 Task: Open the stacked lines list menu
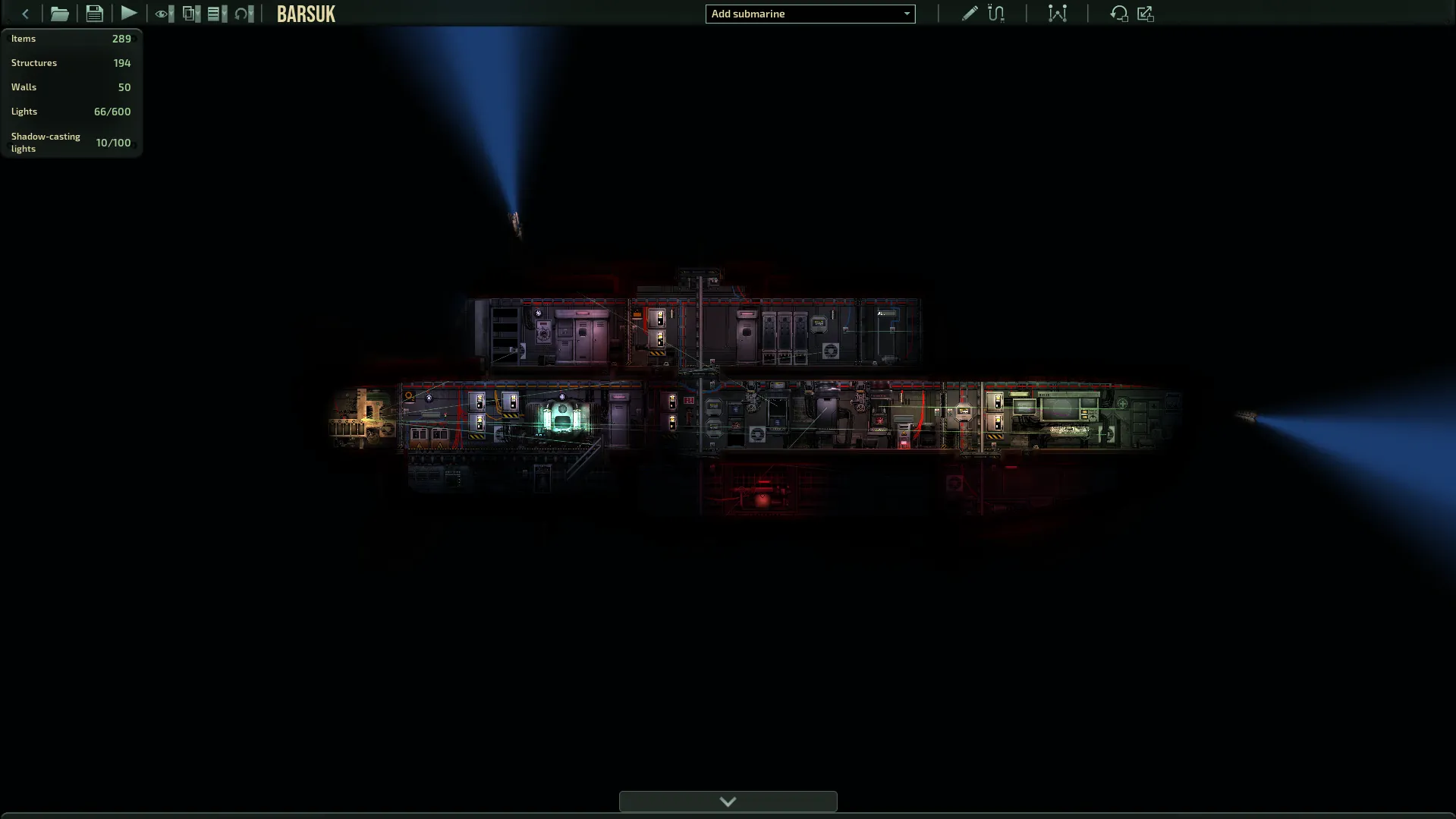pyautogui.click(x=217, y=14)
